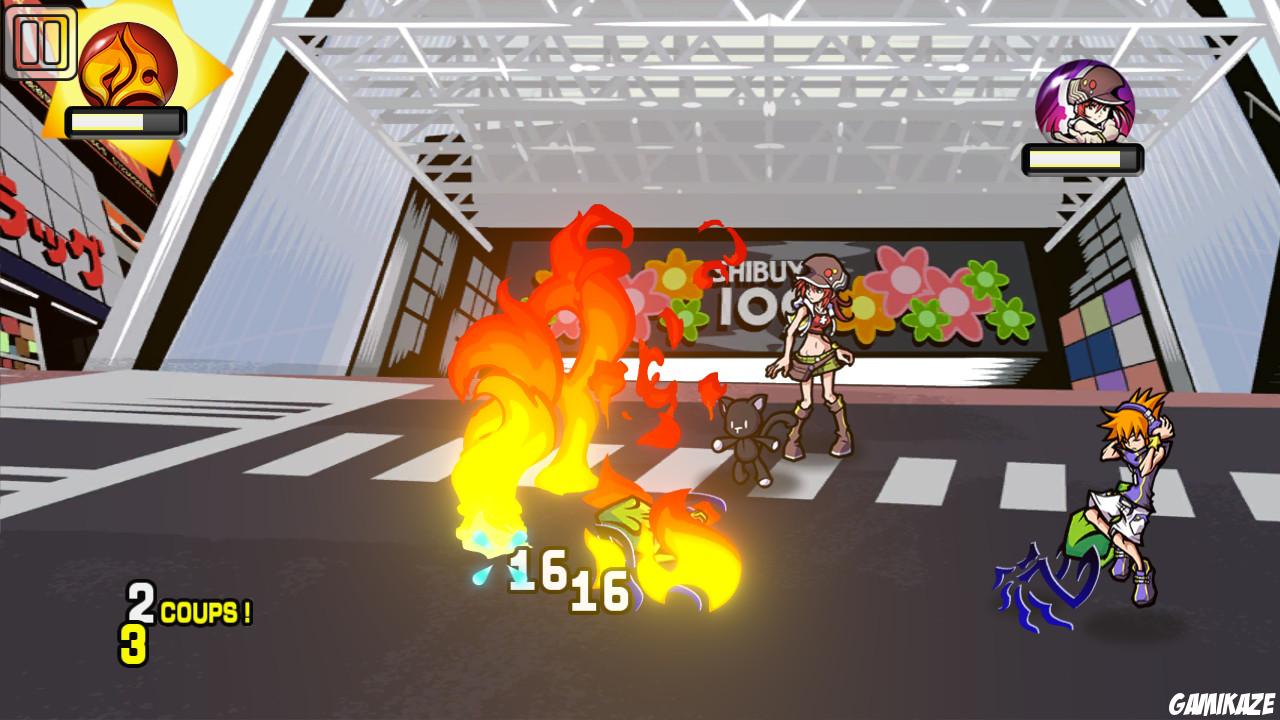Click the GAMIKAZE watermark

pos(1222,701)
